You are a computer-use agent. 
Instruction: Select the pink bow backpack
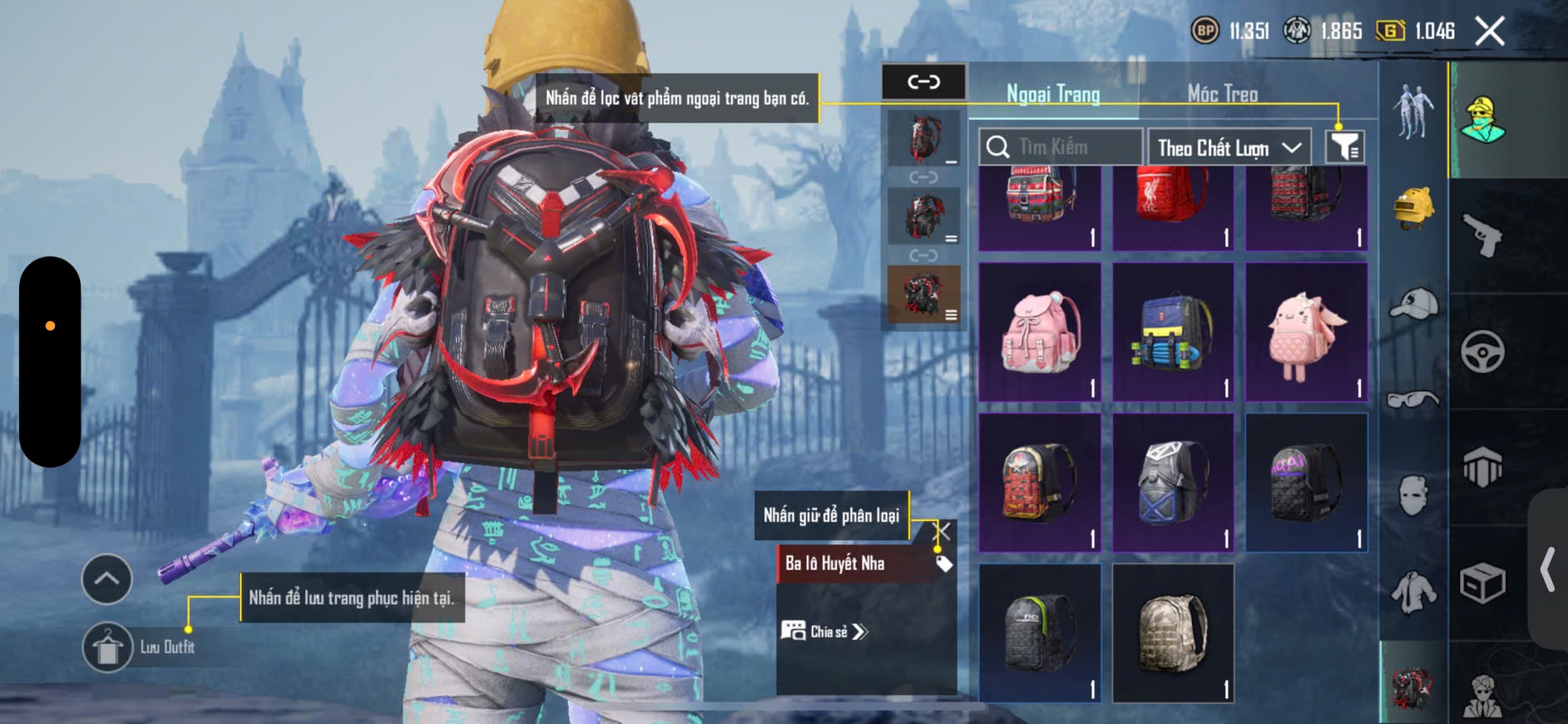pos(1040,332)
